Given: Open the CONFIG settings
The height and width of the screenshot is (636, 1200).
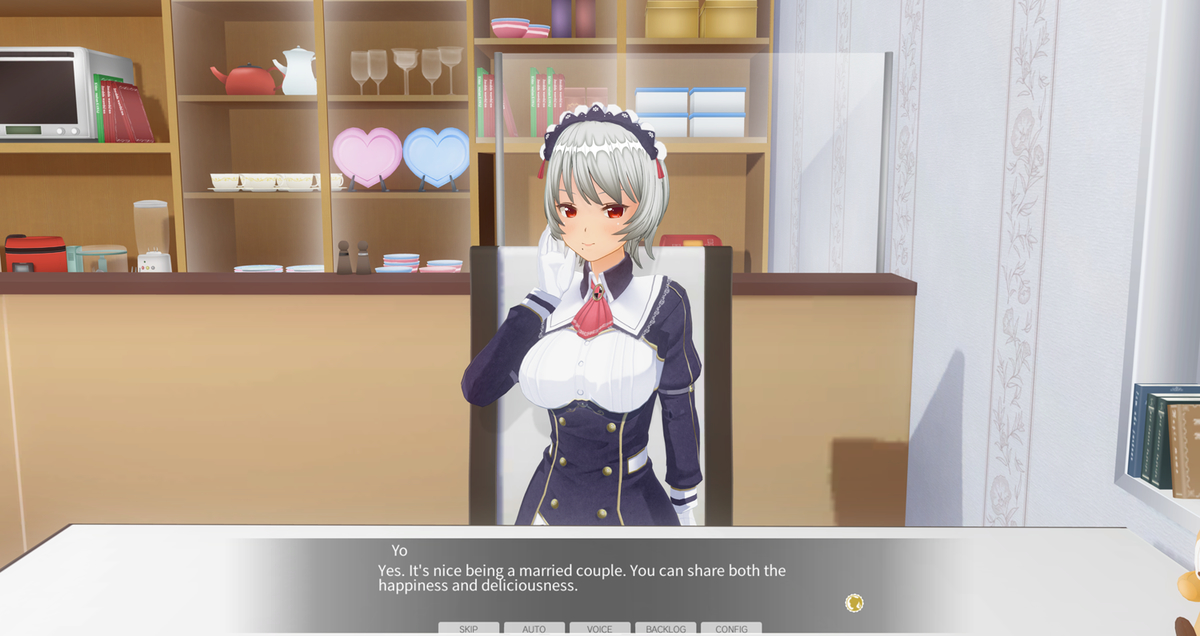Looking at the screenshot, I should 731,629.
